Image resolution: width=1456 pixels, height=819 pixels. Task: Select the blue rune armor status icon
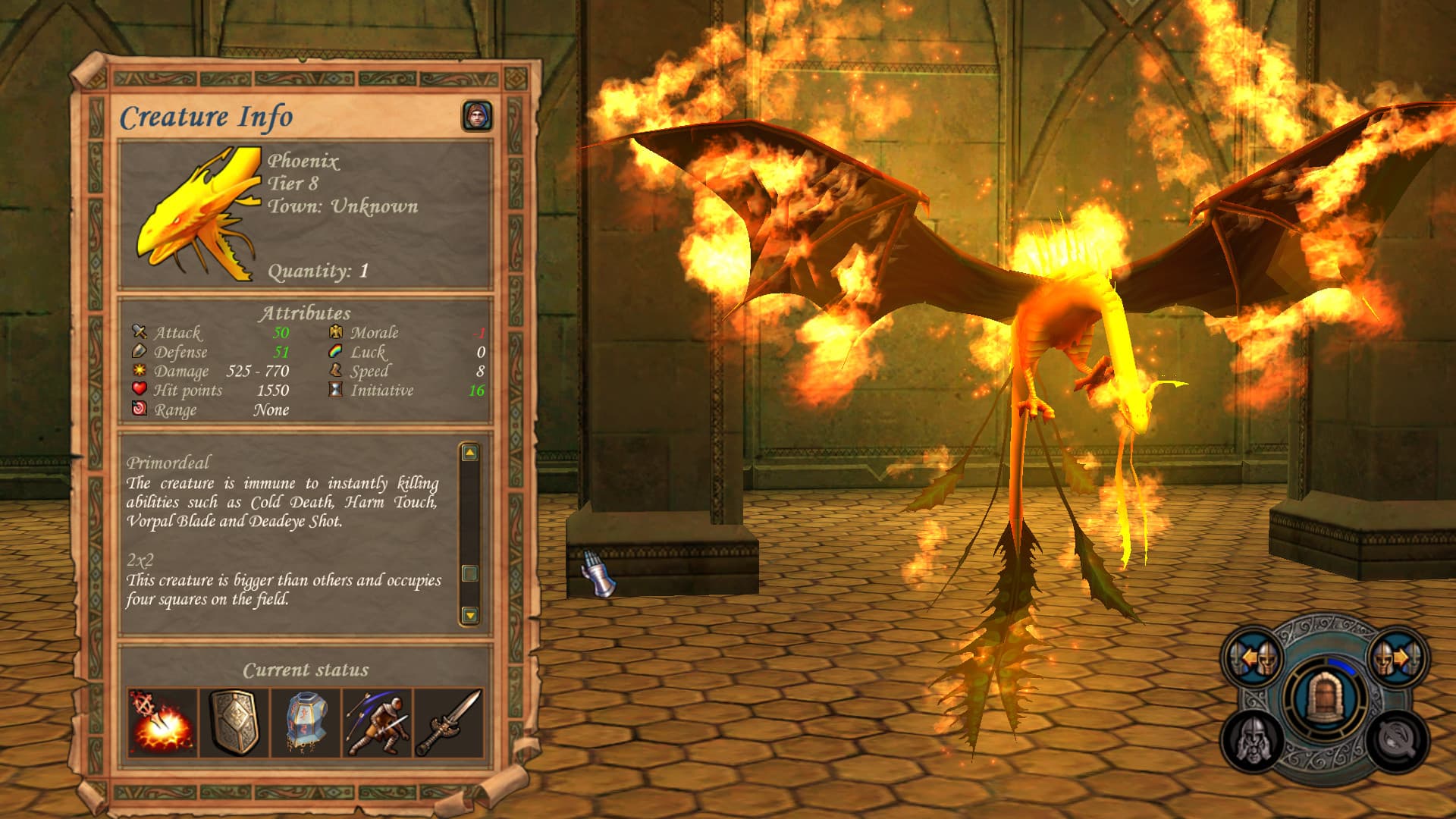pyautogui.click(x=306, y=723)
